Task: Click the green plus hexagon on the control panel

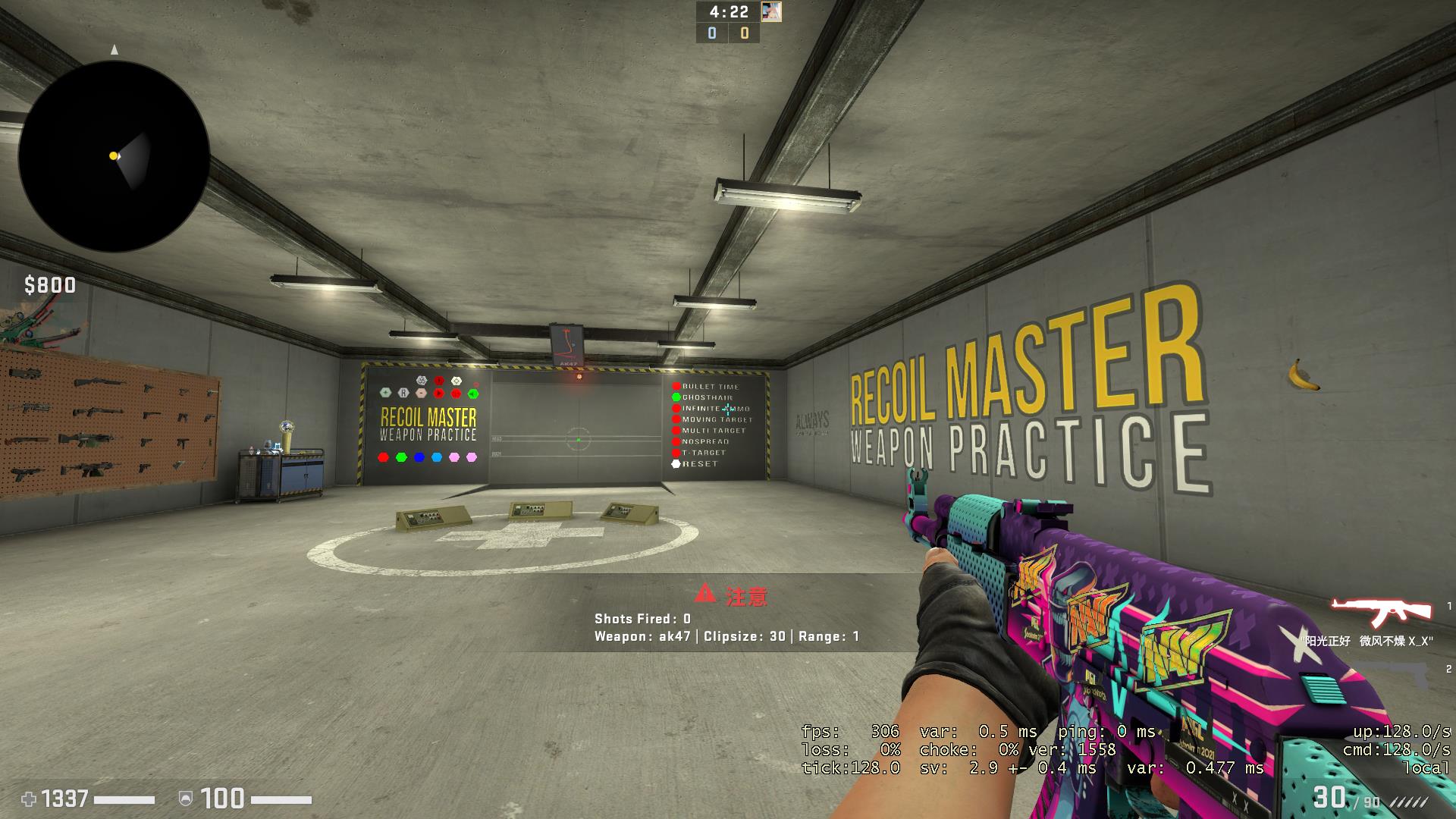Action: [x=385, y=393]
